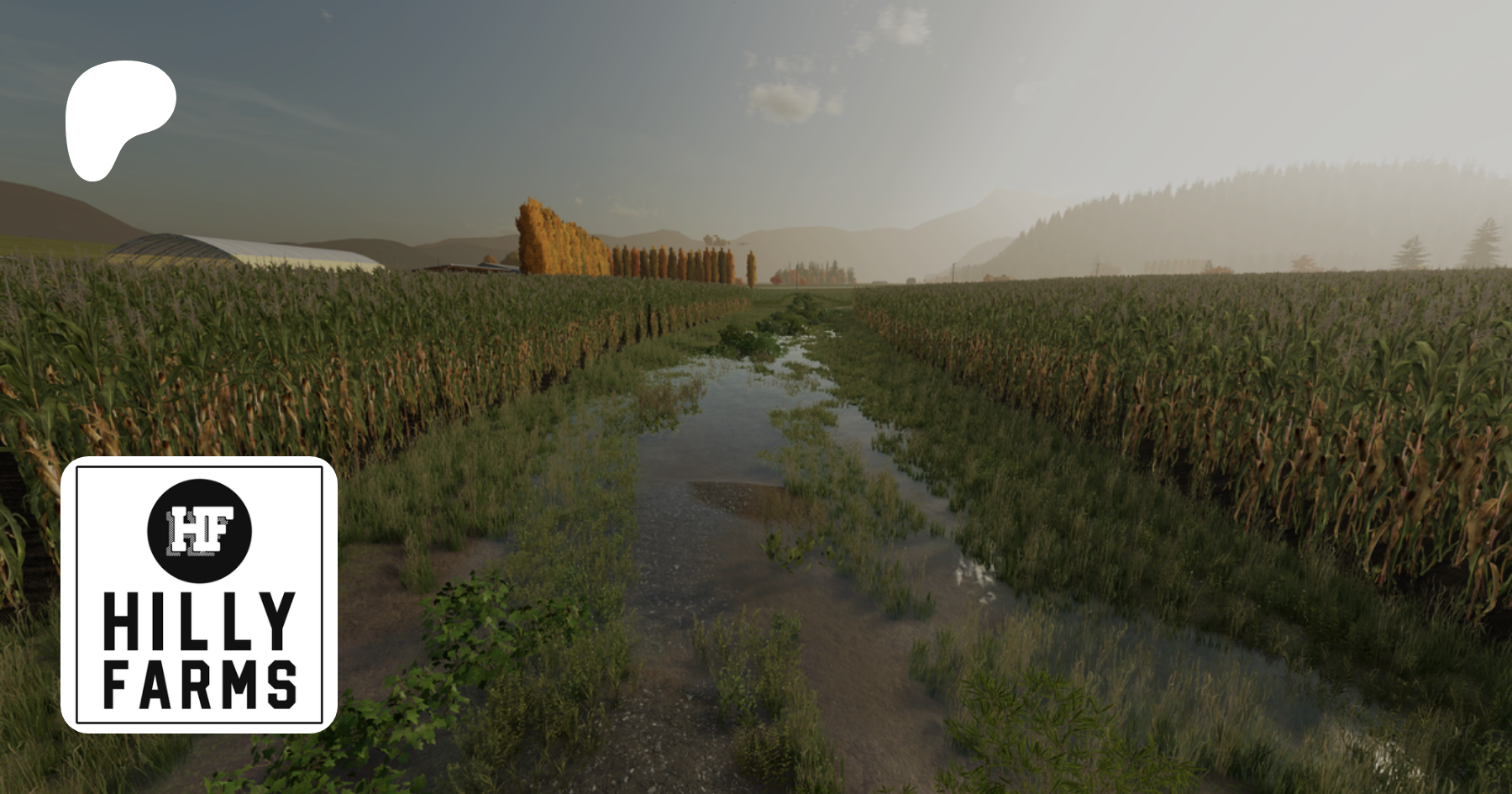The height and width of the screenshot is (794, 1512).
Task: Open the Hilly Farms creator badge
Action: pos(199,595)
